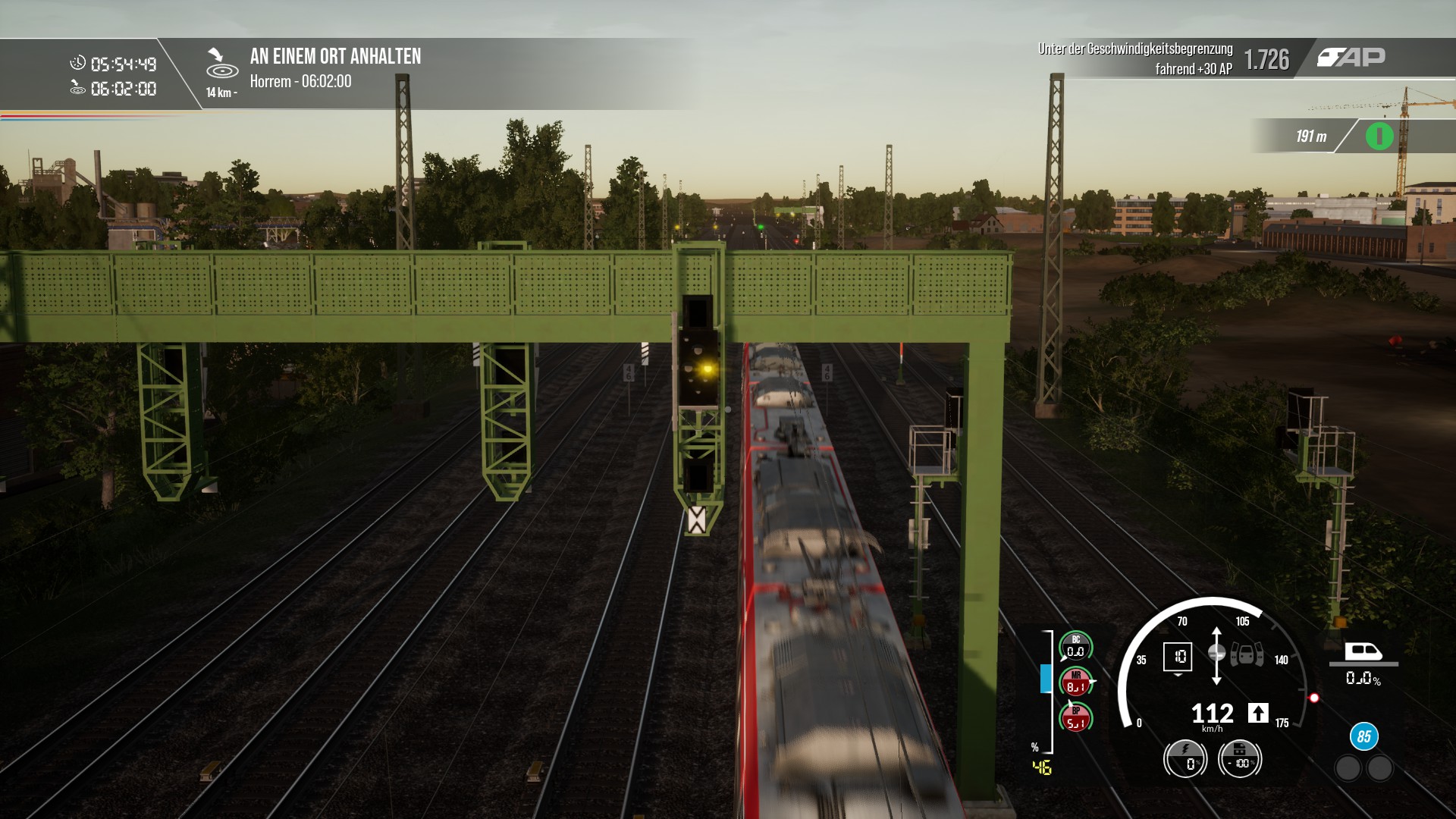
Task: Open the AP score logo
Action: [x=1351, y=58]
